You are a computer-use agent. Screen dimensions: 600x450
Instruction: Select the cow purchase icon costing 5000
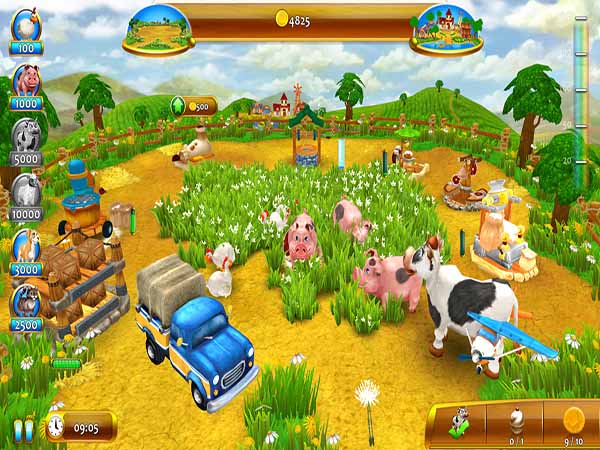tap(26, 137)
